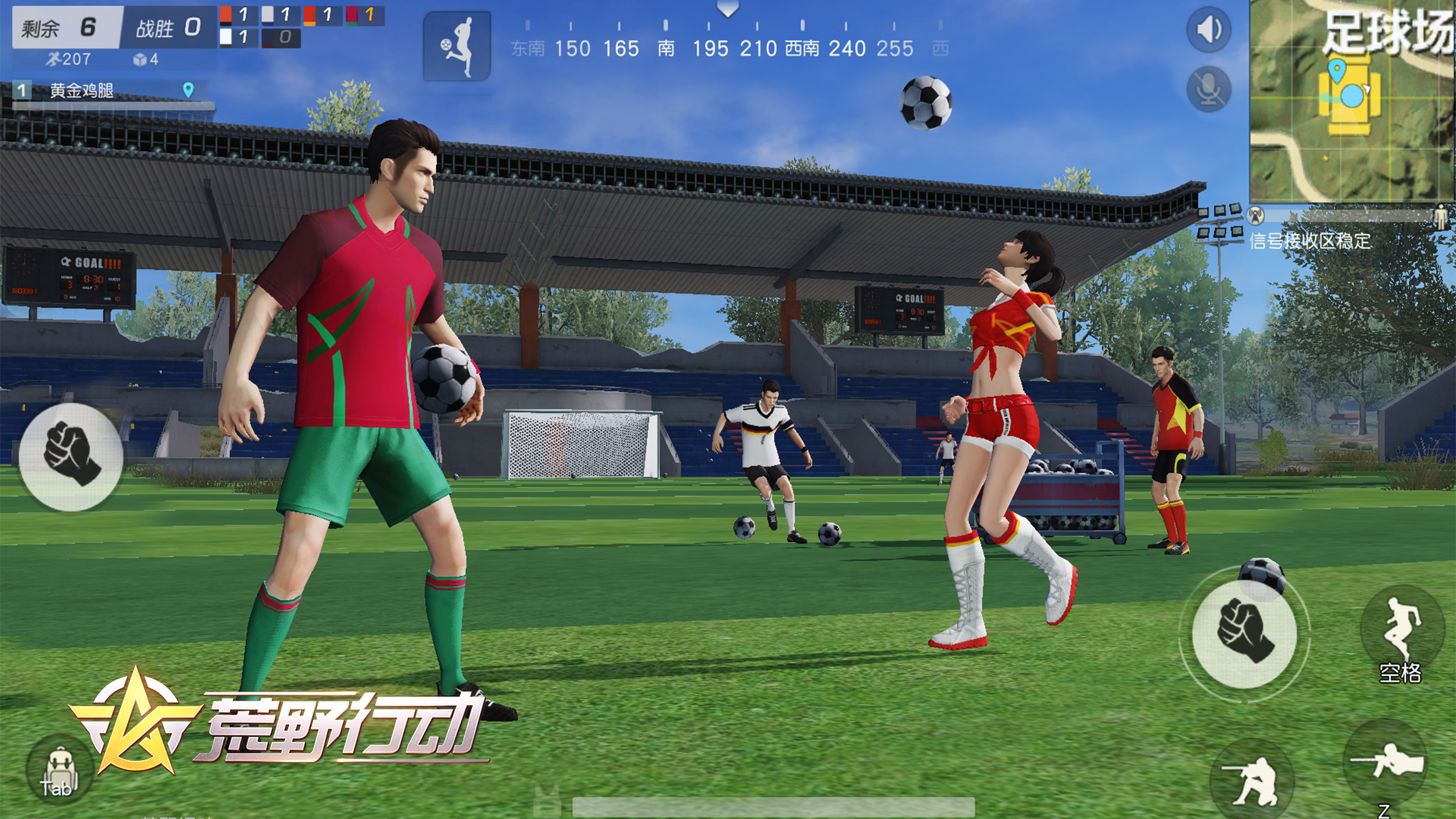The image size is (1456, 819).
Task: Tap the large right-side fist attack button
Action: [x=1244, y=634]
